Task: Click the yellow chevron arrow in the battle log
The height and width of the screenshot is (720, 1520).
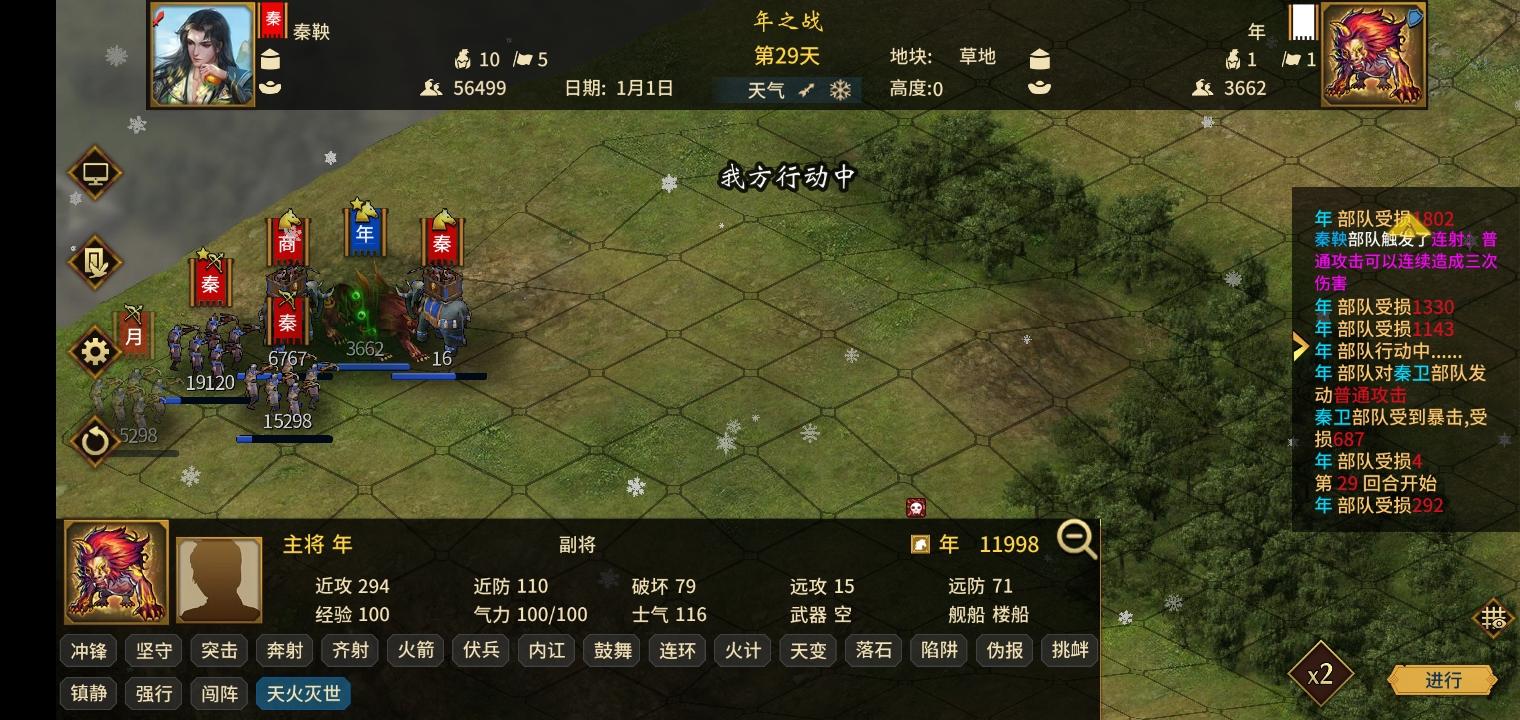Action: (1300, 346)
